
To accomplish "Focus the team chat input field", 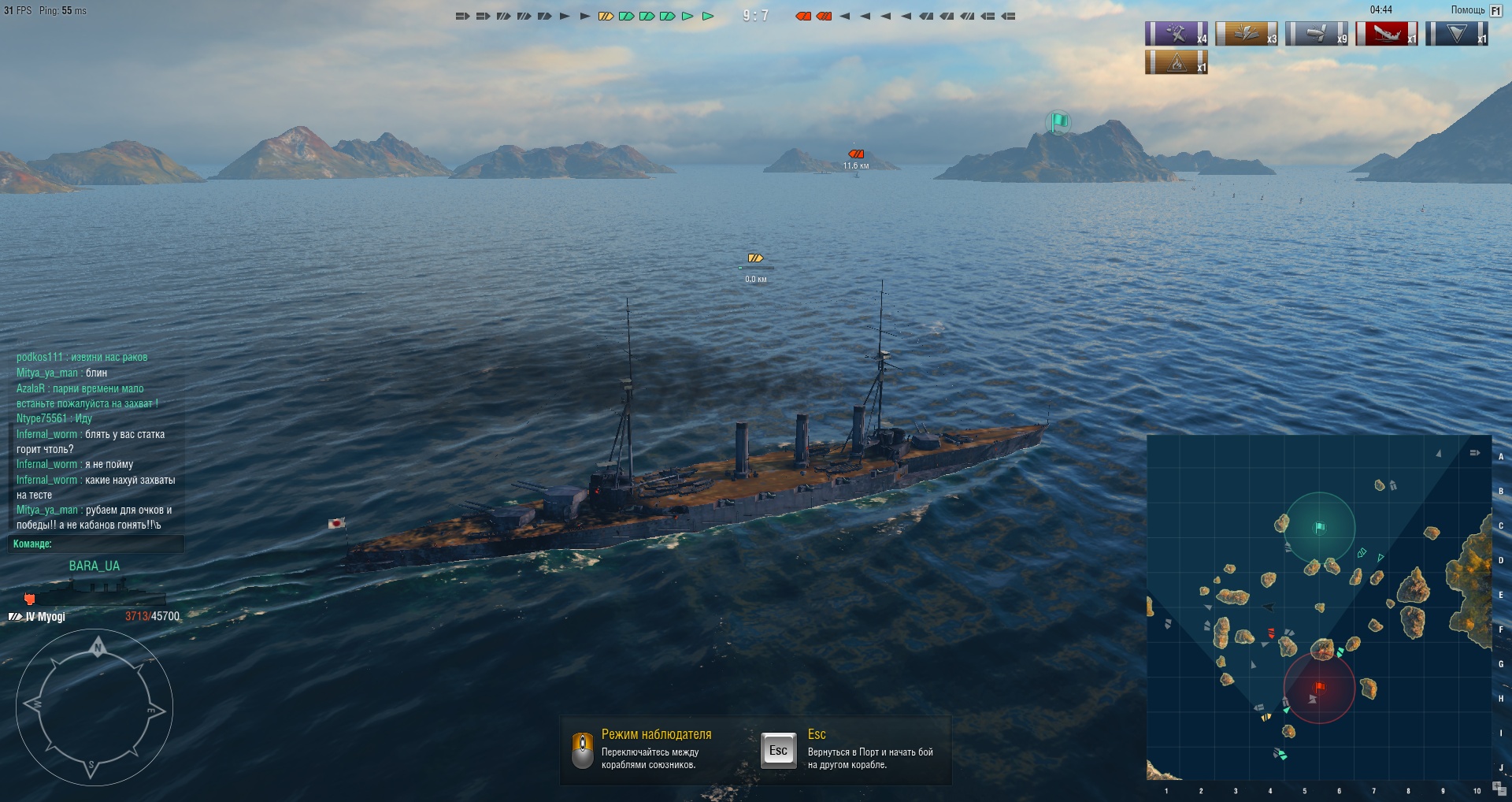I will pos(96,544).
